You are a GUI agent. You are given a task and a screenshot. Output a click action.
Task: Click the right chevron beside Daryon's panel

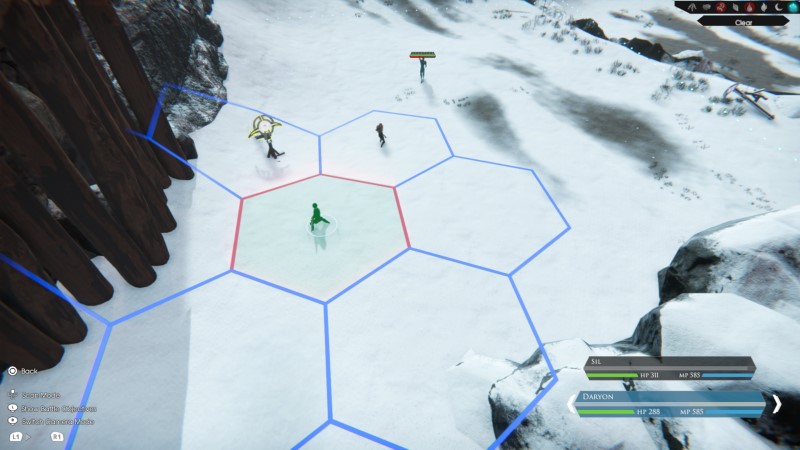coord(776,403)
